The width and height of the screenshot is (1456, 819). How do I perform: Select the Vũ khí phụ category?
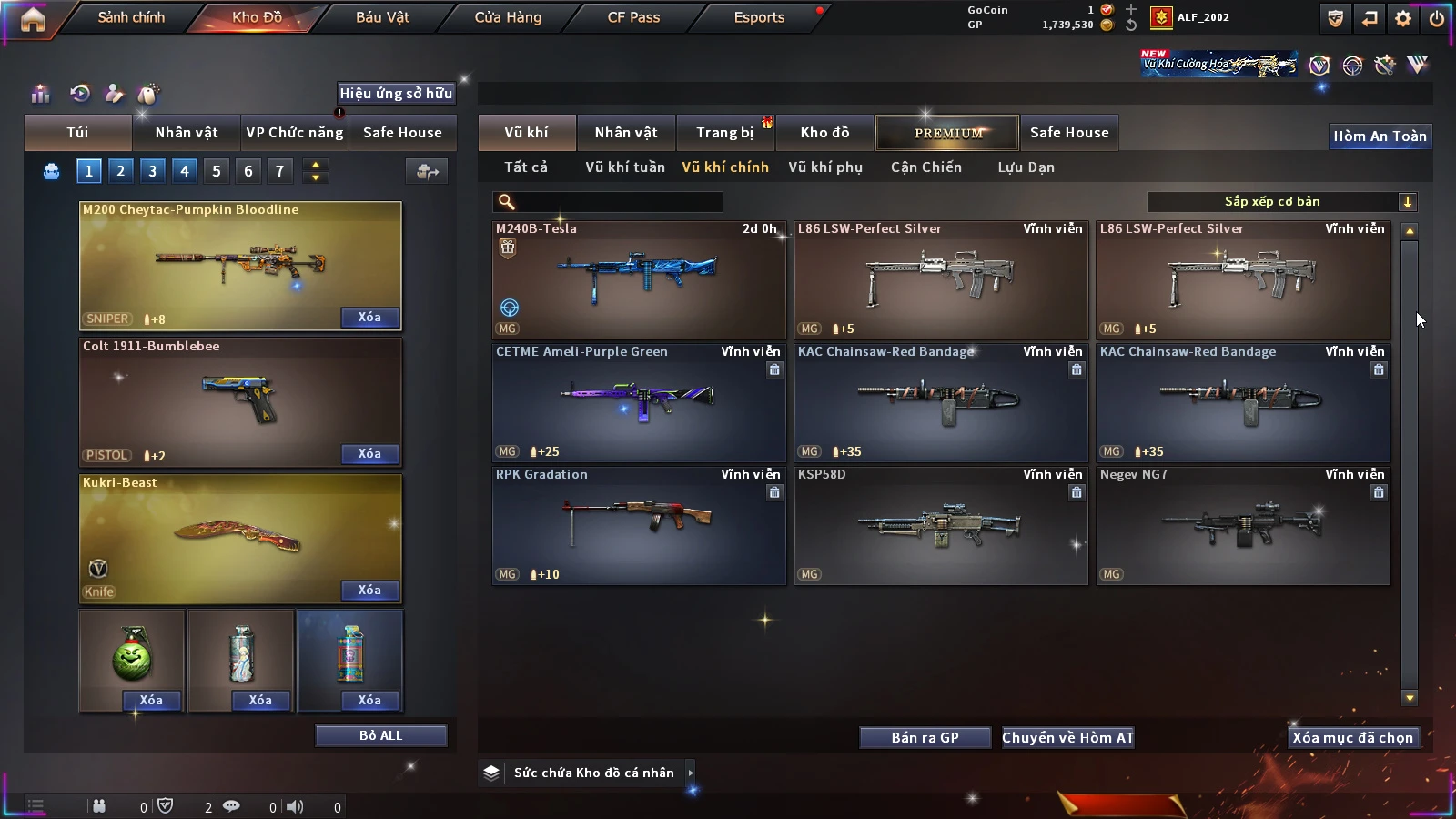coord(824,167)
